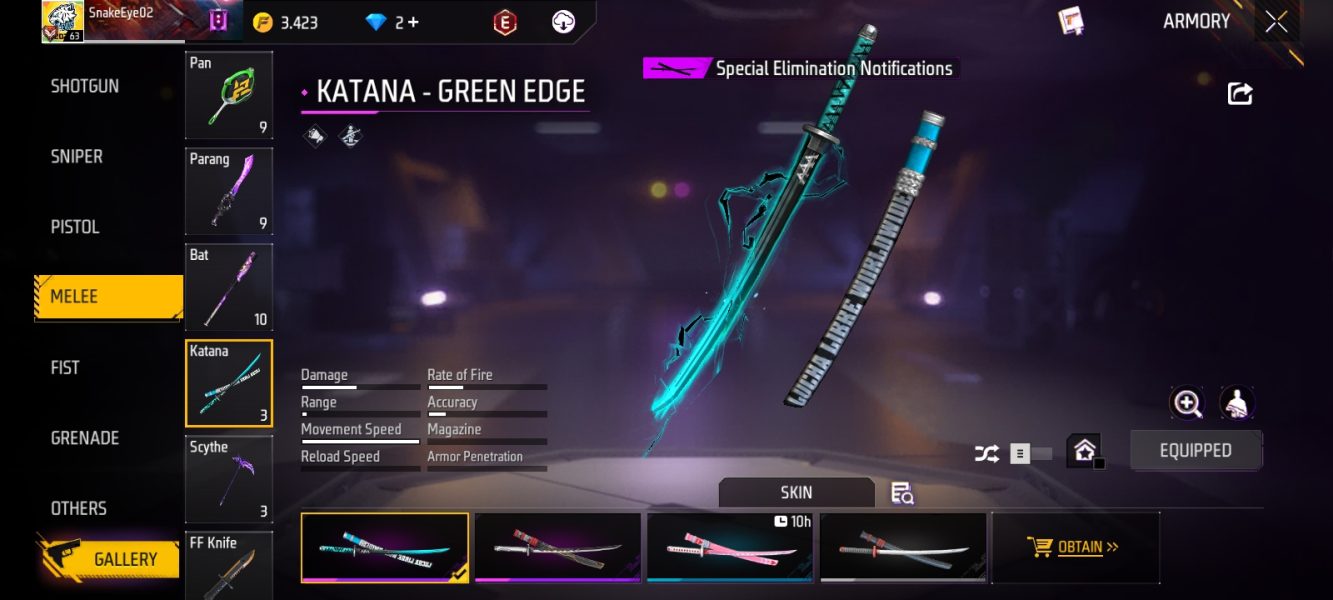
Task: Click the Obtain skins link
Action: tap(1074, 547)
